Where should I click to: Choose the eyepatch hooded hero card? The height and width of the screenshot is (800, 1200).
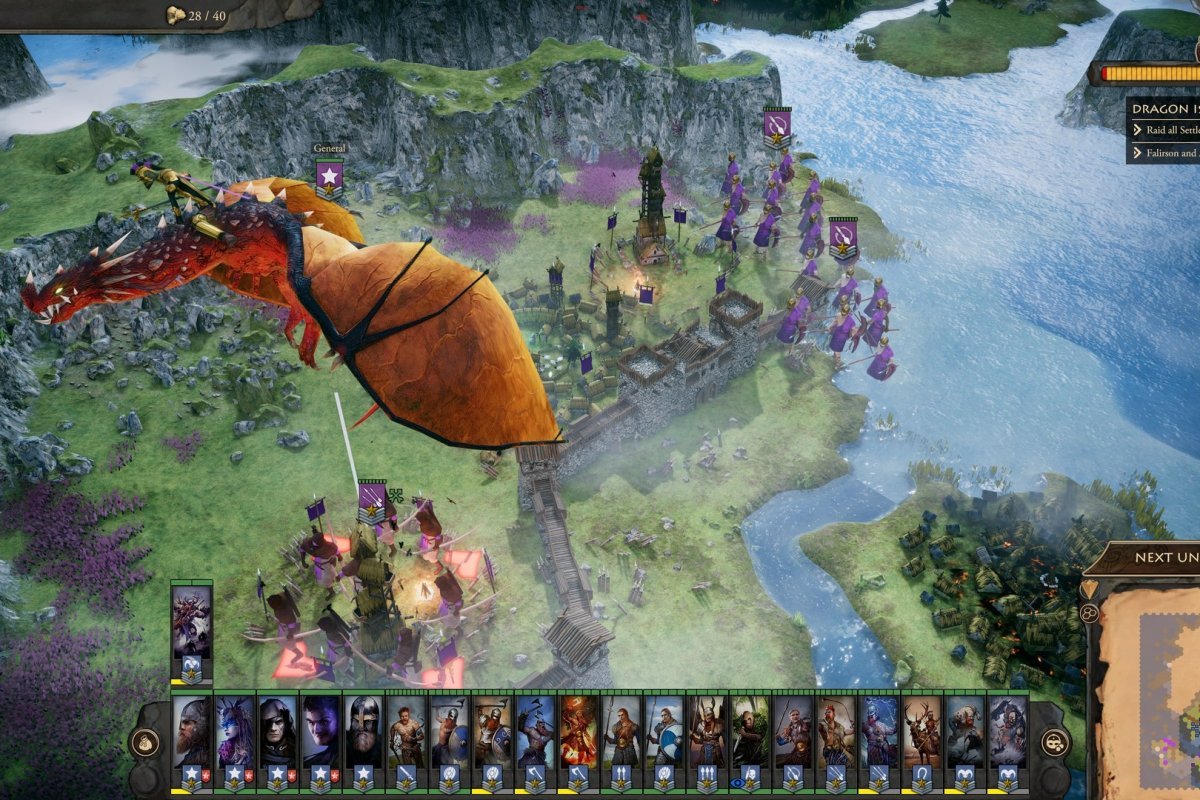(x=277, y=738)
